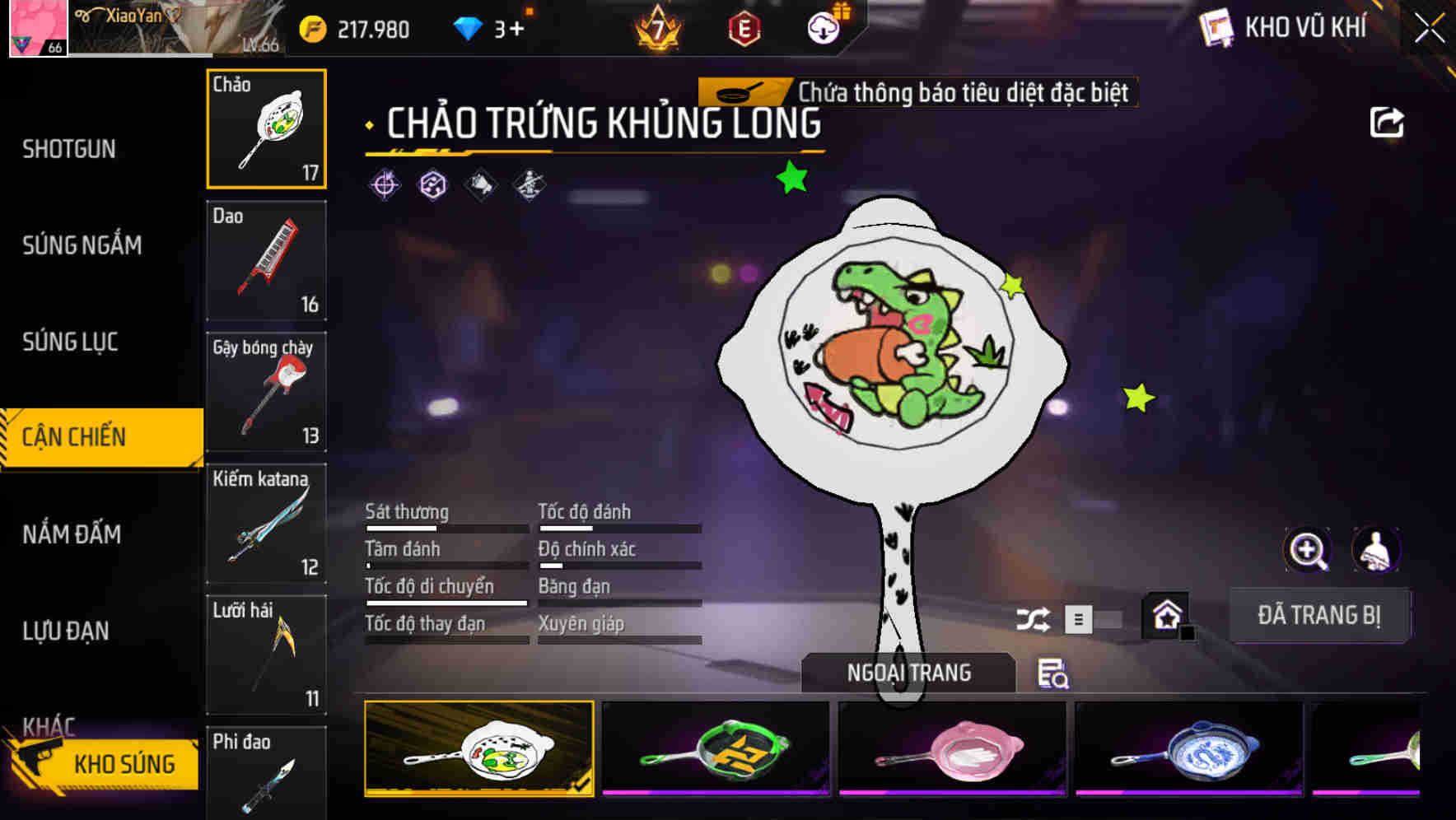This screenshot has height=820, width=1456.
Task: Open the share icon near the top right
Action: click(1388, 120)
